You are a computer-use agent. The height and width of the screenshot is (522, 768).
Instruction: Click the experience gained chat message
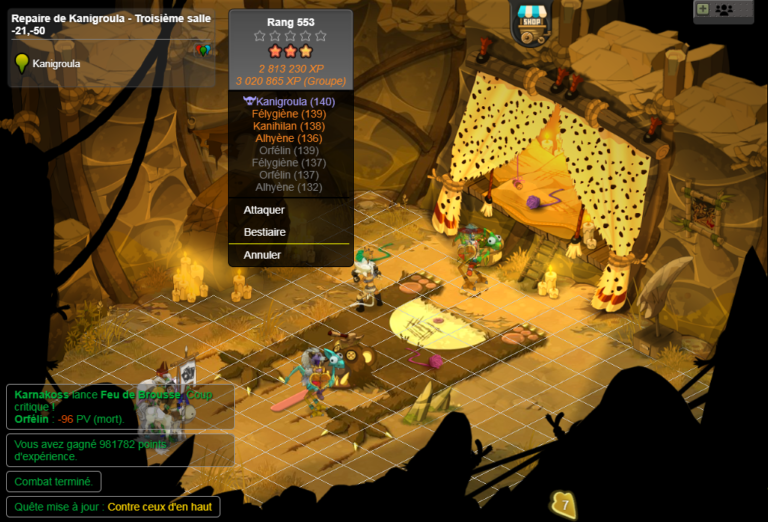[119, 450]
